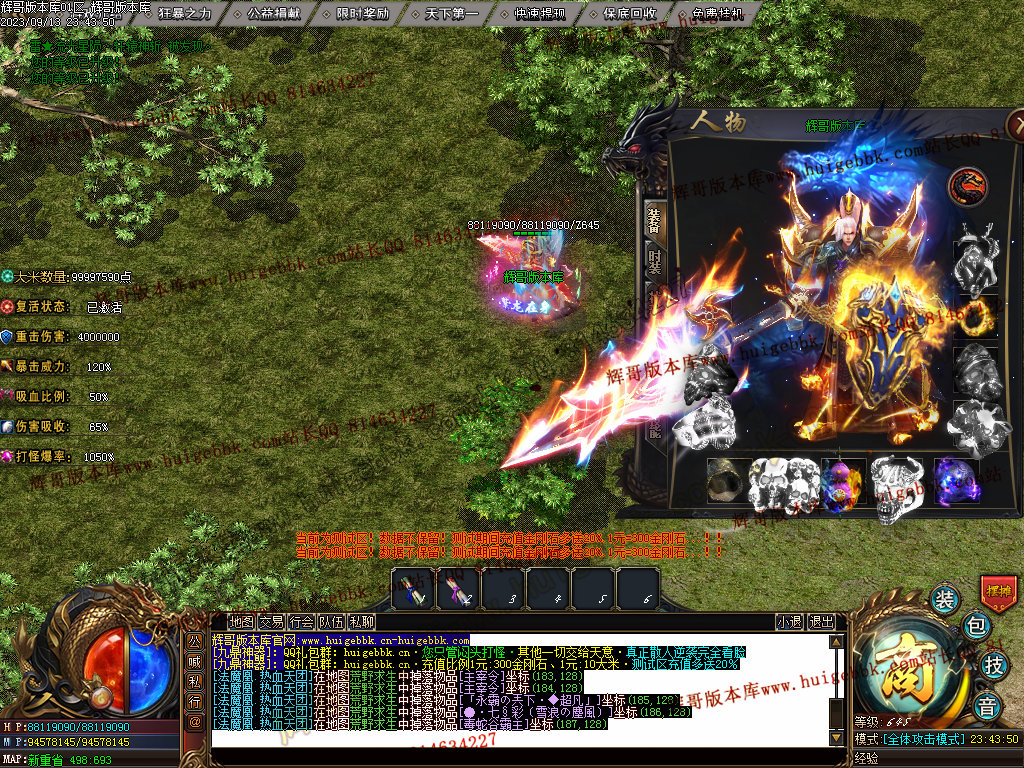Image resolution: width=1024 pixels, height=768 pixels.
Task: Select the purple gourd equipment slot
Action: point(840,480)
